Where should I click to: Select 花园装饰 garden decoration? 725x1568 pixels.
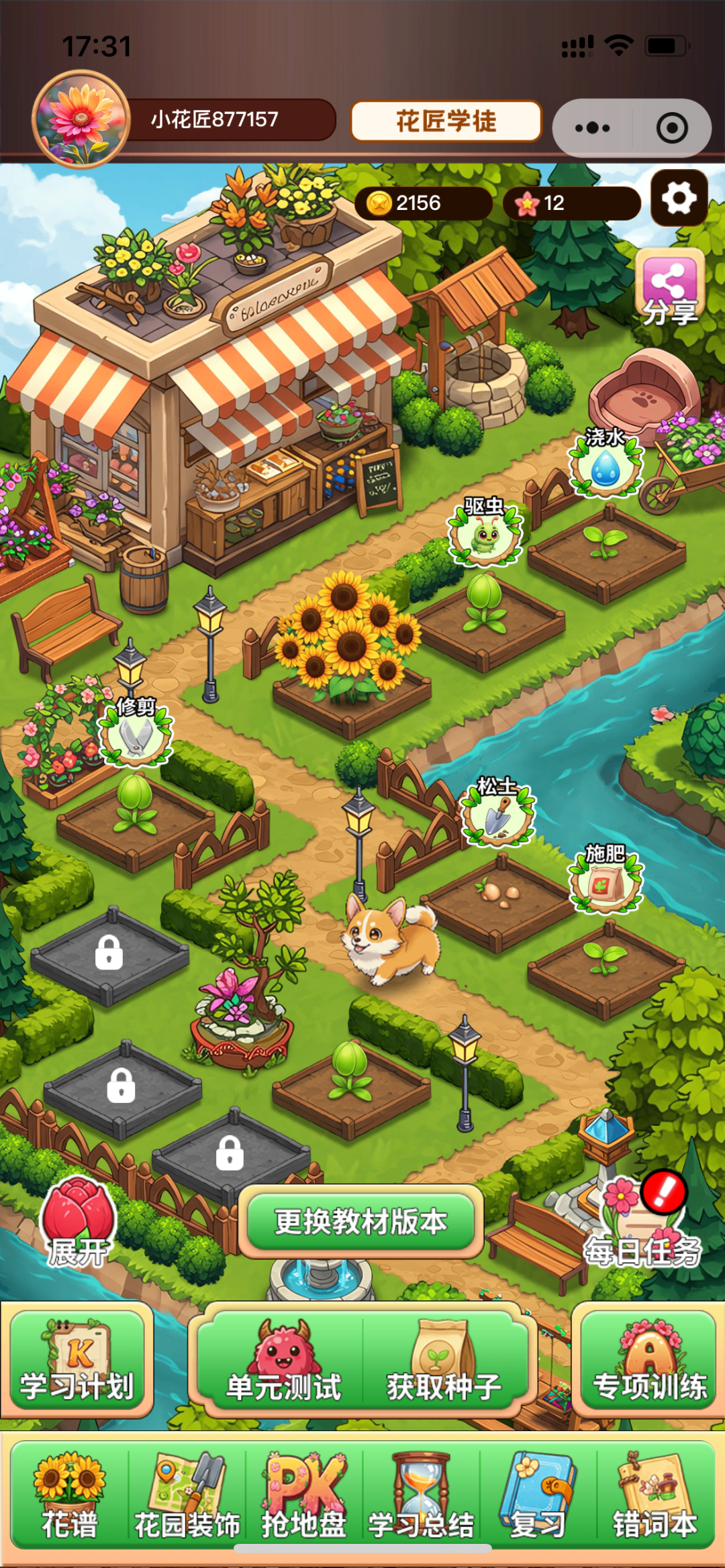point(187,1496)
